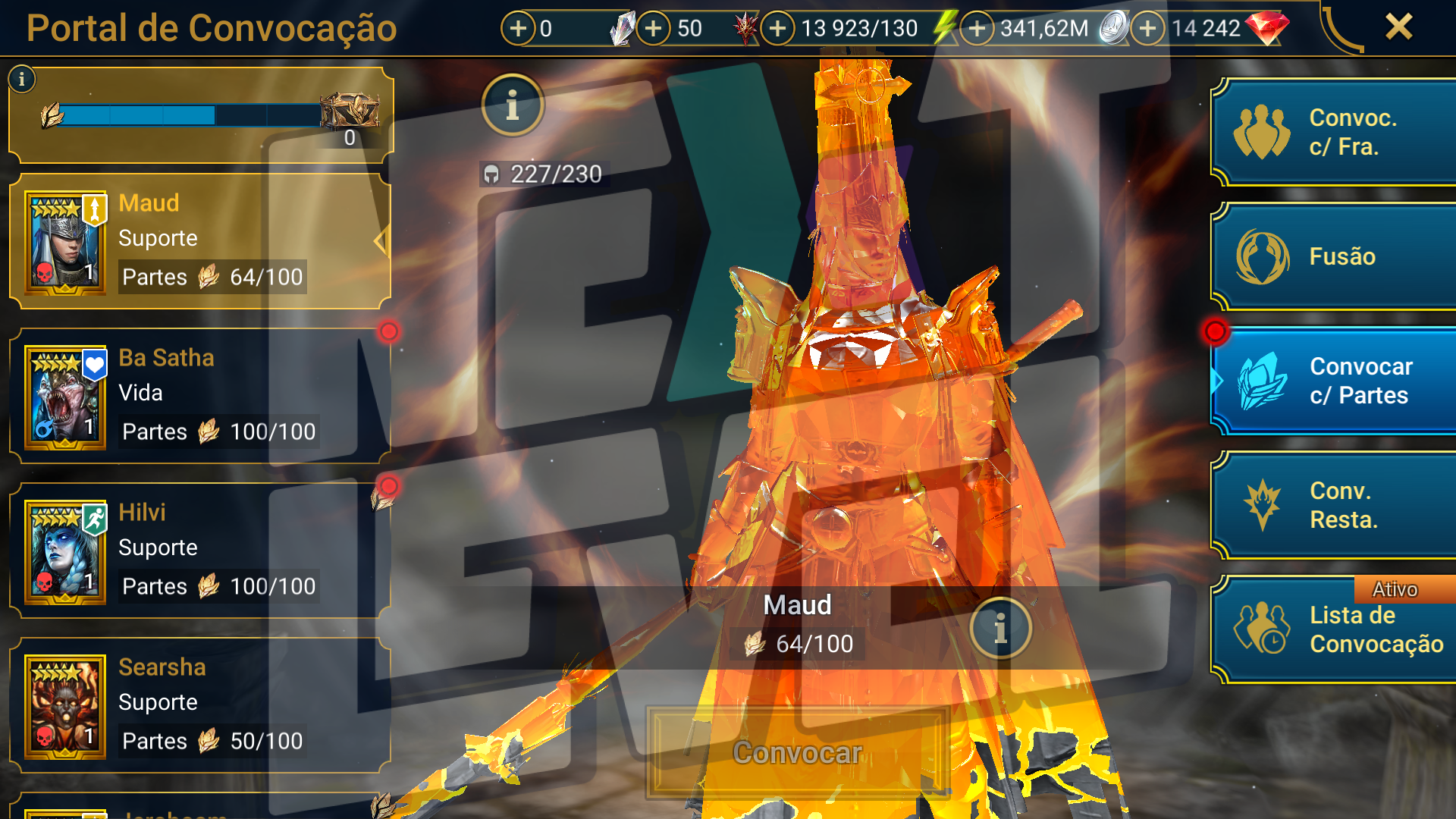Image resolution: width=1456 pixels, height=819 pixels.
Task: Go back using the curved arrow
Action: click(1341, 30)
